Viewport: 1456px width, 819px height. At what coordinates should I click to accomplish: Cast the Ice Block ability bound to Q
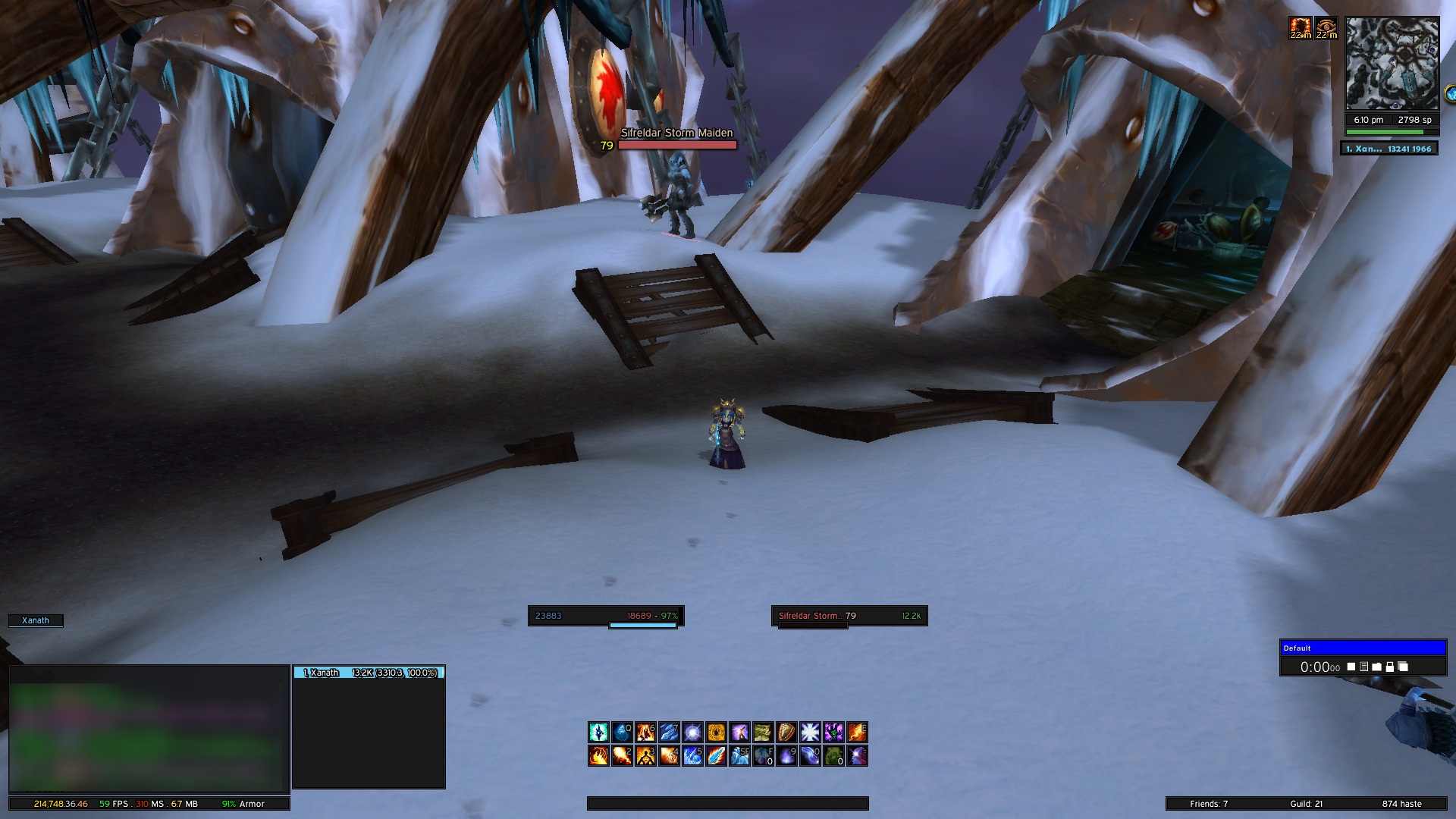(x=622, y=732)
